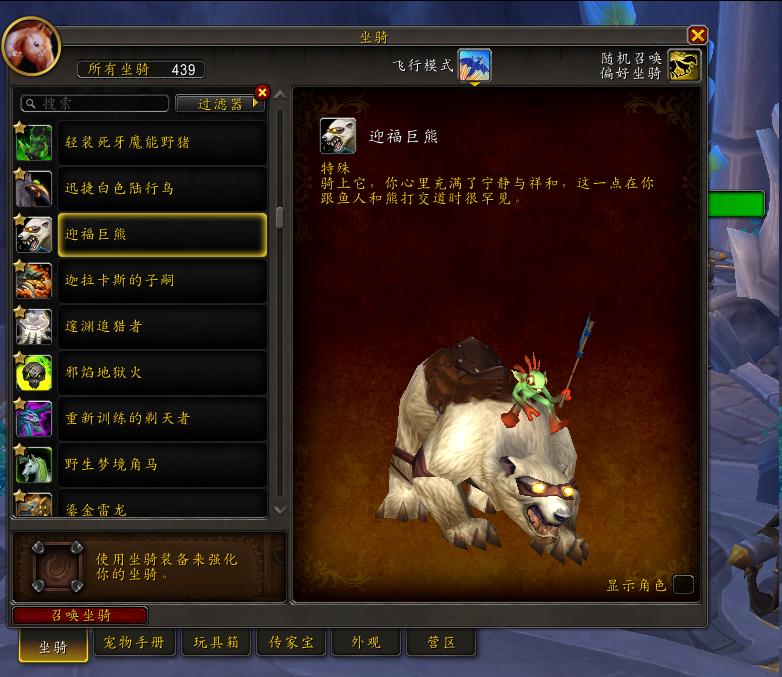The width and height of the screenshot is (782, 677).
Task: Open the 玩具箱 tab
Action: [216, 643]
